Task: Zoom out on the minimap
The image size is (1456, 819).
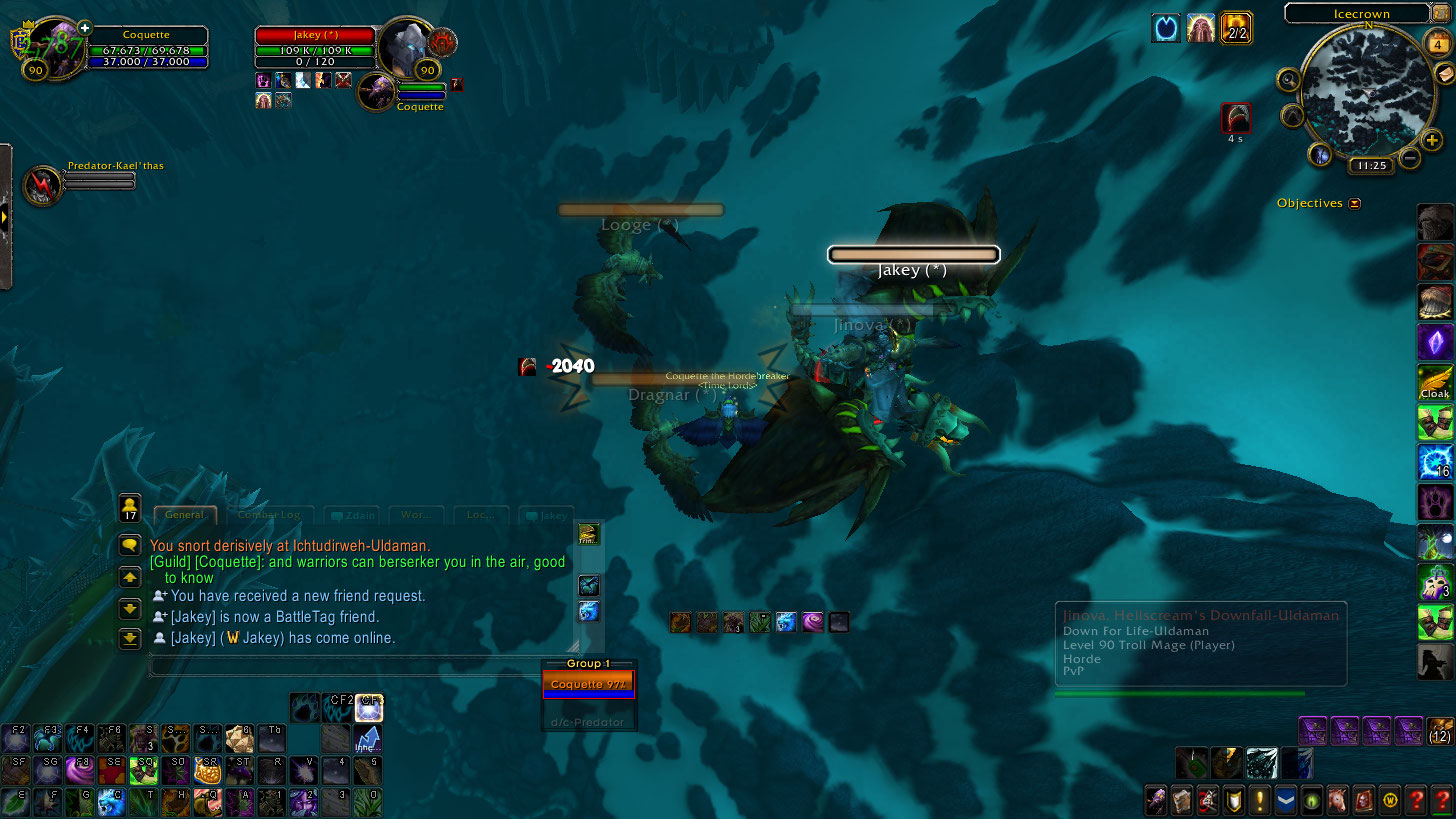Action: coord(1409,158)
